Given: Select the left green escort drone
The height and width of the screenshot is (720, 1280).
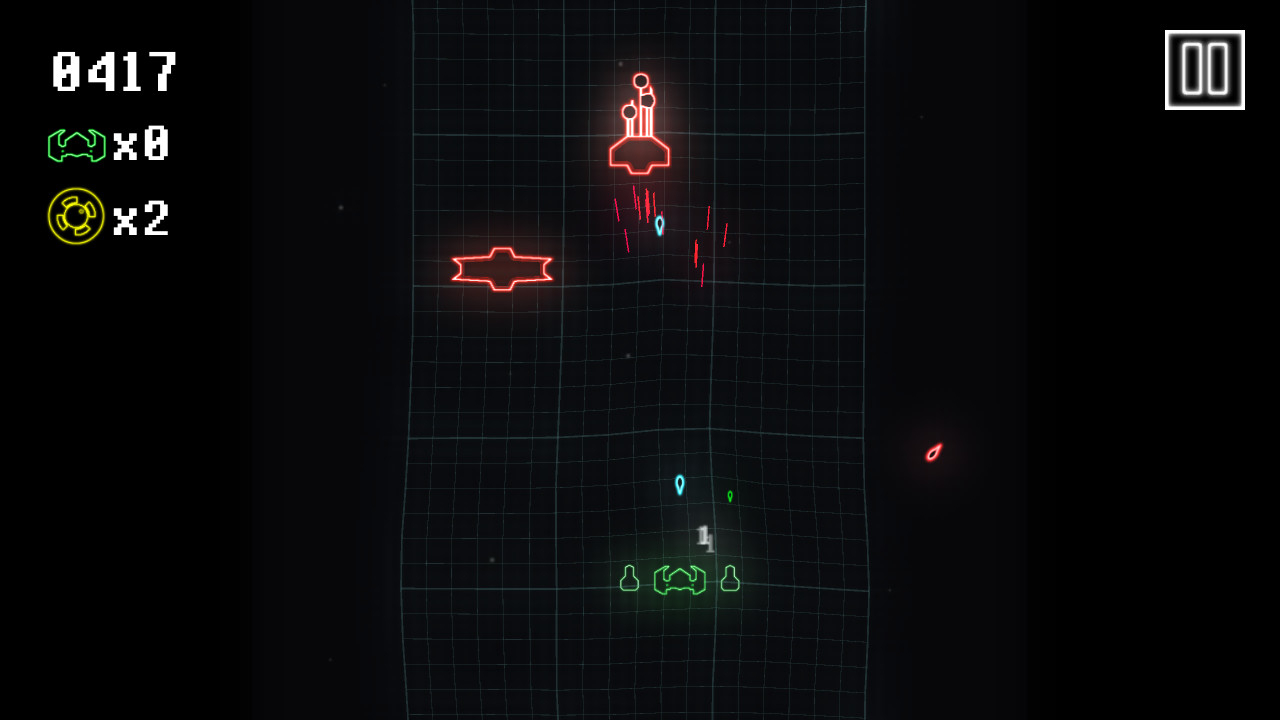Looking at the screenshot, I should 628,578.
